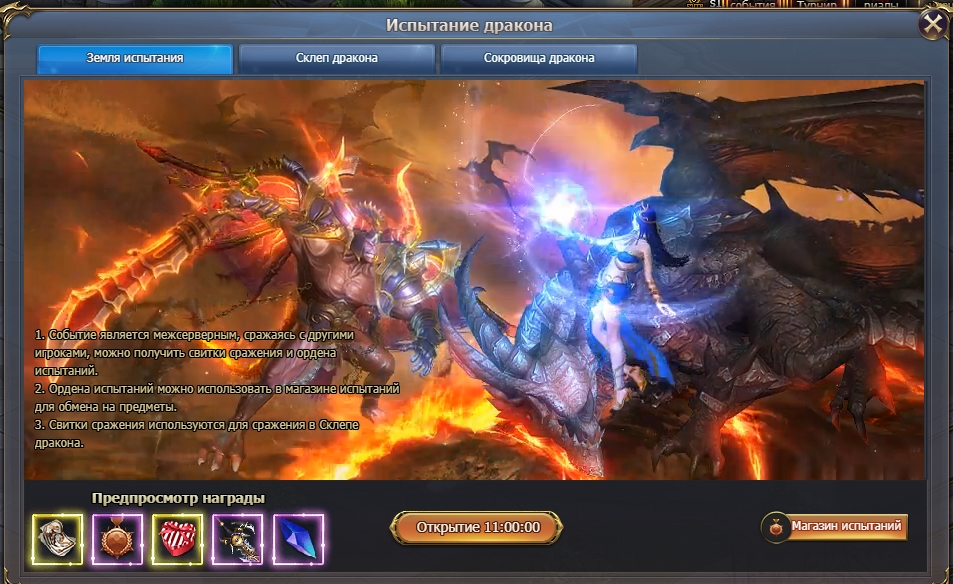Switch to the Земля испытания tab
Image resolution: width=953 pixels, height=584 pixels.
click(x=135, y=58)
